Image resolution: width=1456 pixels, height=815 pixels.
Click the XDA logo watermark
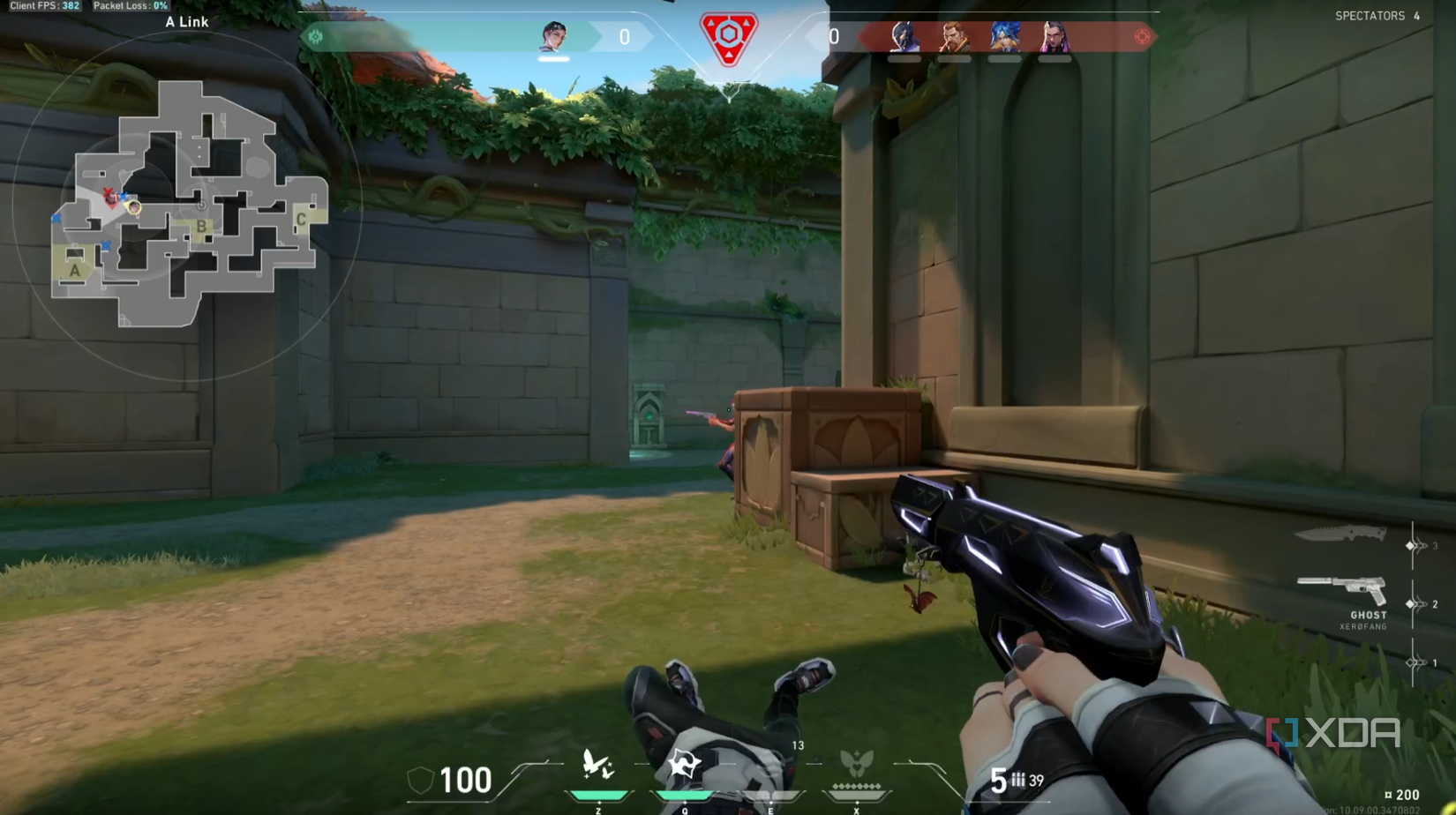[x=1334, y=732]
